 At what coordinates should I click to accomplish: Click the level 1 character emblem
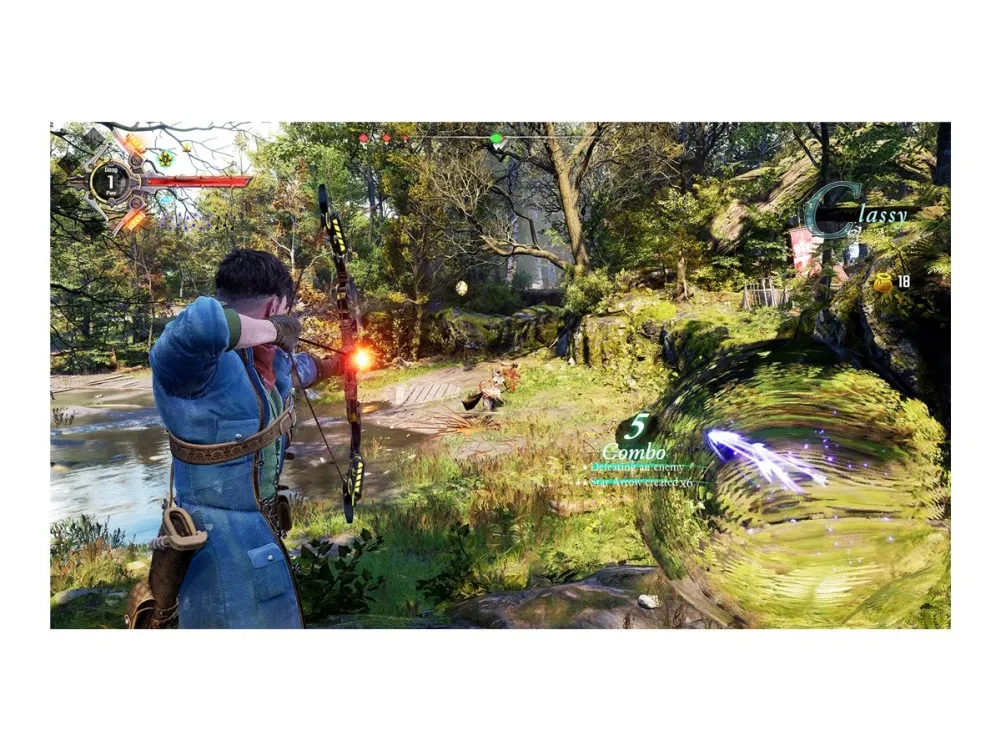click(x=109, y=181)
